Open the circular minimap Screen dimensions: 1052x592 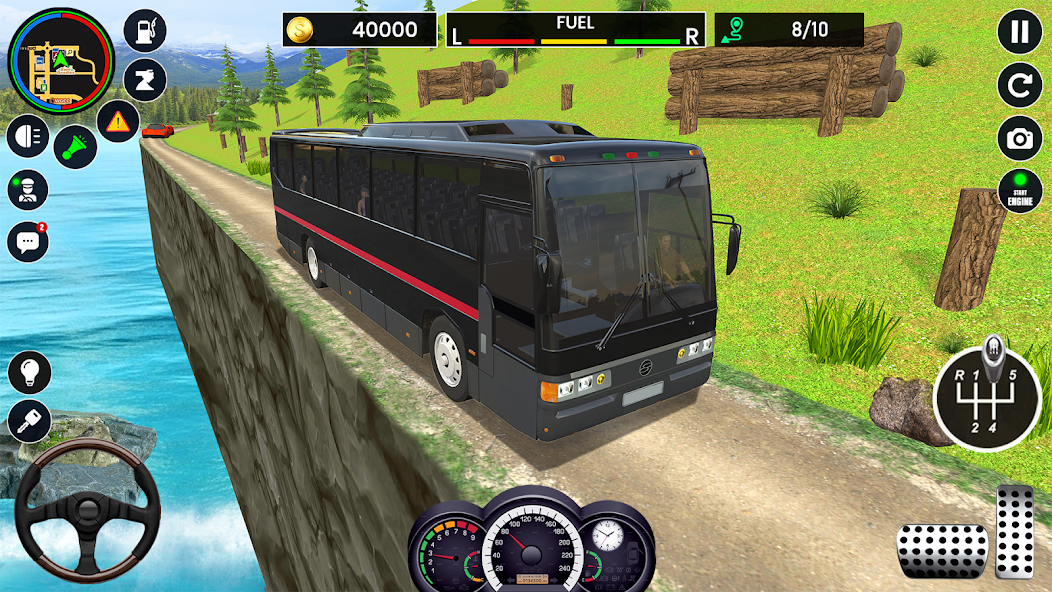[x=61, y=63]
